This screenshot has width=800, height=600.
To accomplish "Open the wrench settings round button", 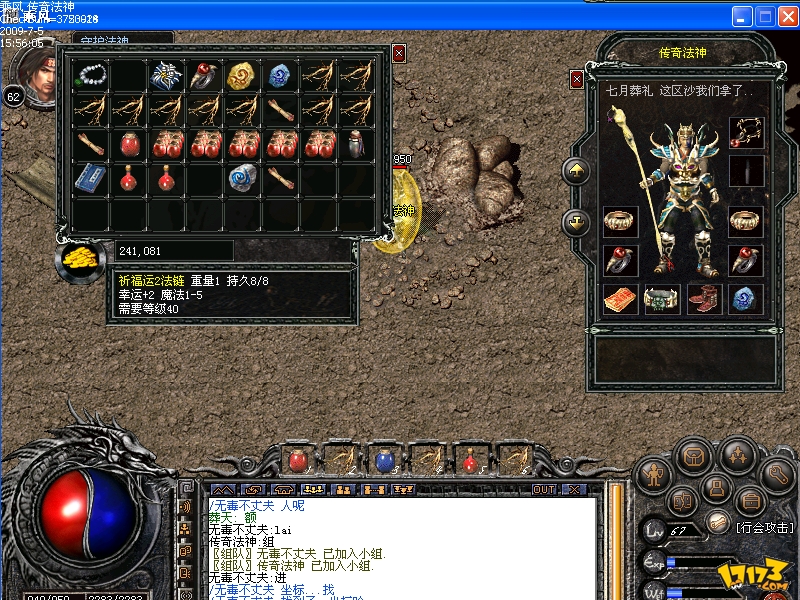I will 779,473.
